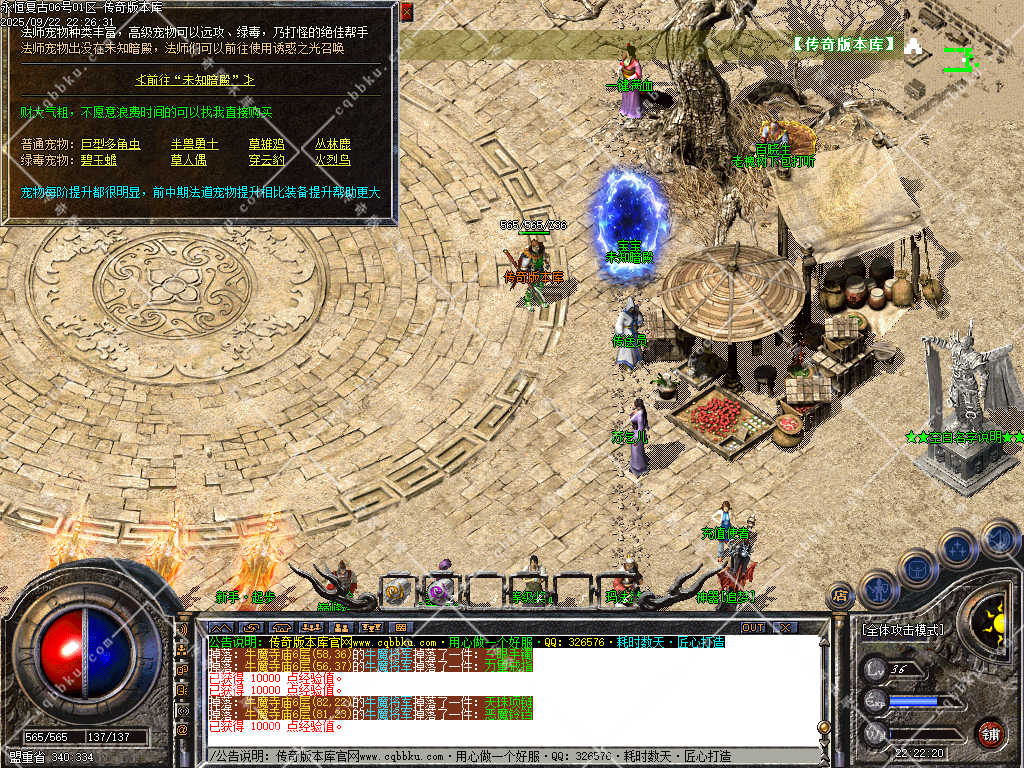1024x768 pixels.
Task: Open the 铺 stall button
Action: pyautogui.click(x=990, y=733)
